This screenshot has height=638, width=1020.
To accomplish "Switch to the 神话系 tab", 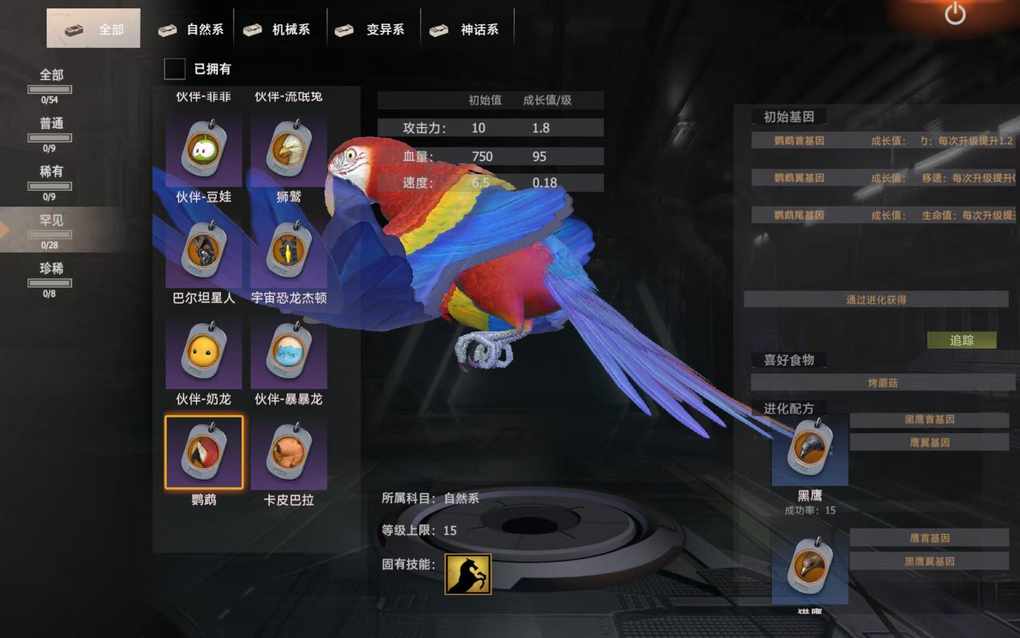I will (465, 29).
